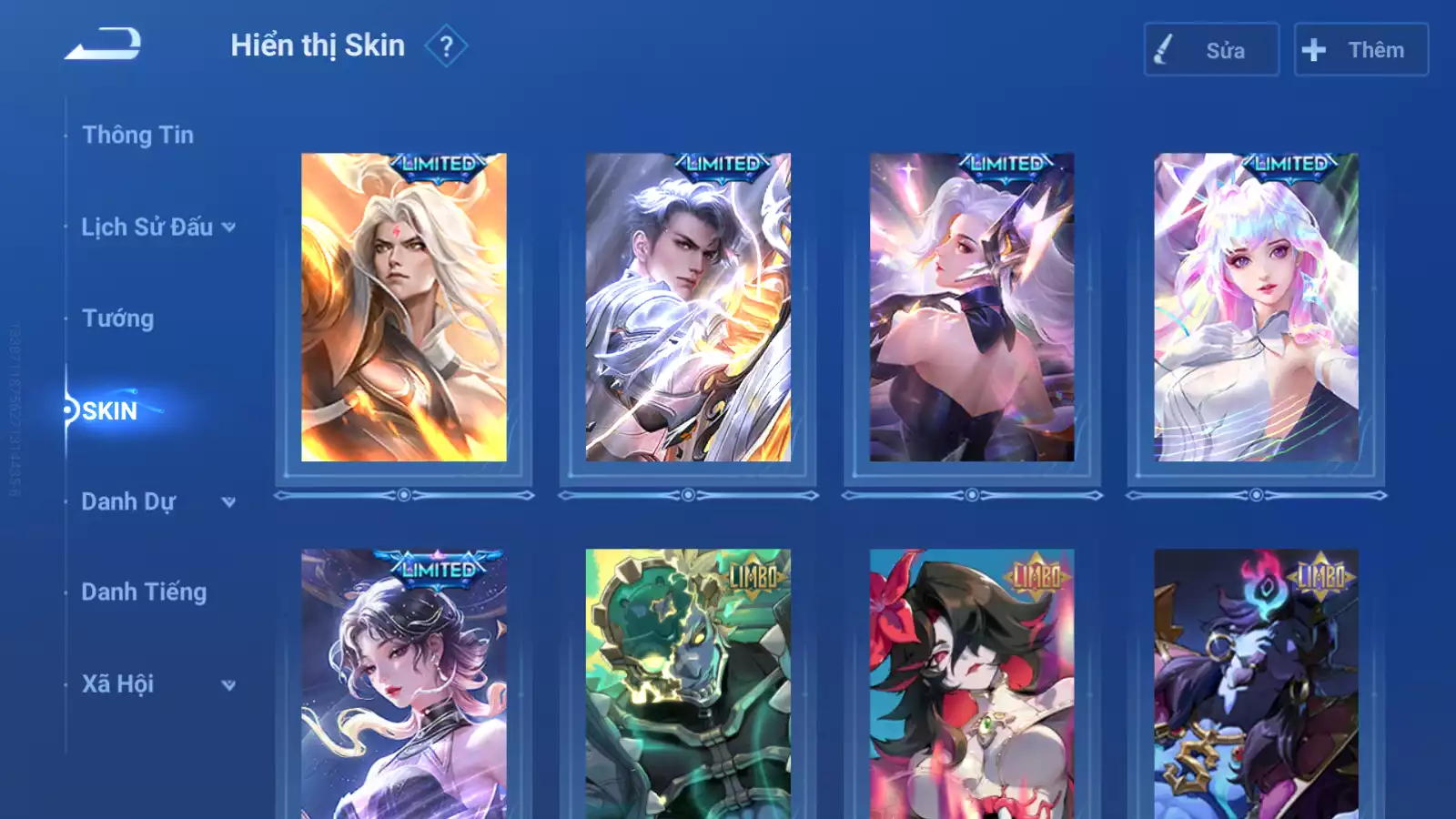This screenshot has height=819, width=1456.
Task: Add a skin with the Thêm button
Action: click(1360, 50)
